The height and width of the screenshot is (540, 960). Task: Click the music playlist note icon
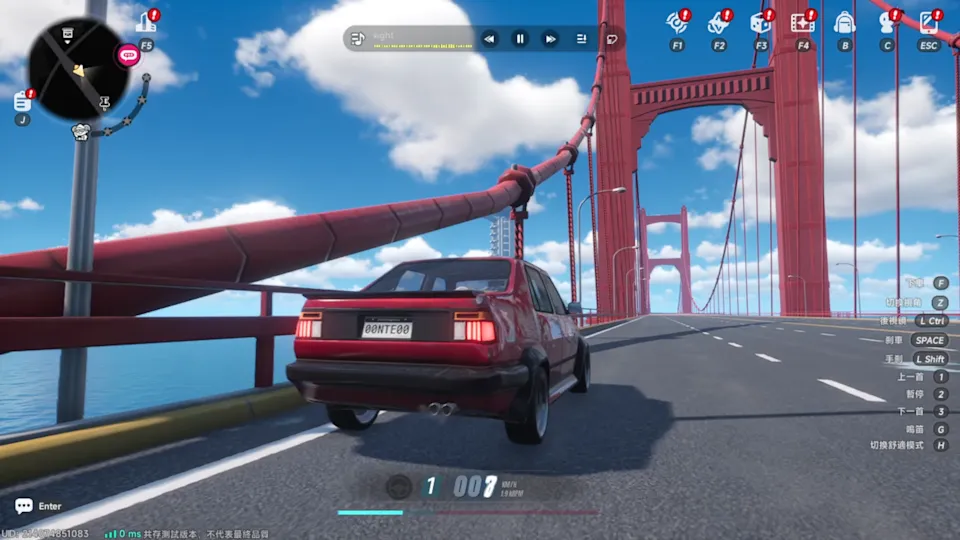coord(358,39)
